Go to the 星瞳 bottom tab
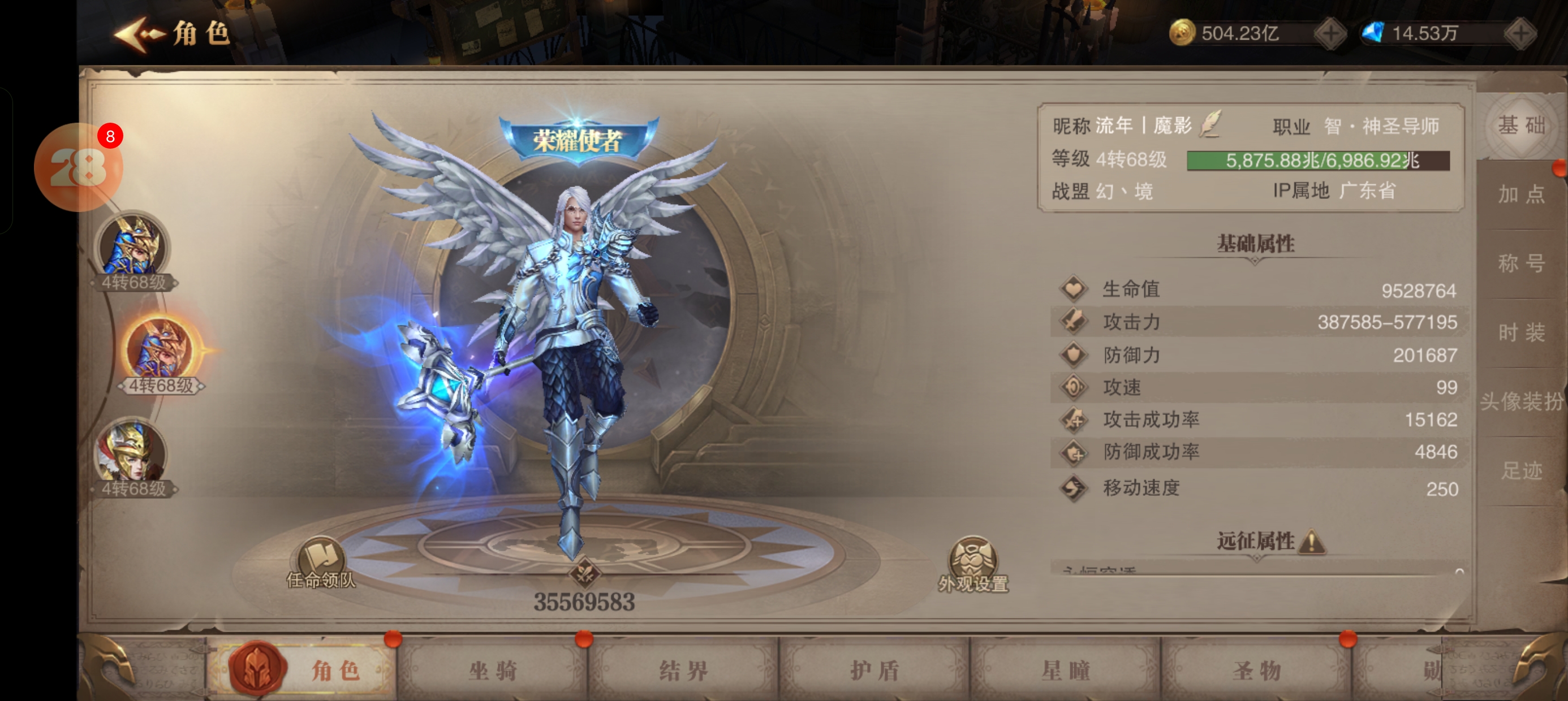The width and height of the screenshot is (1568, 701). click(1066, 670)
